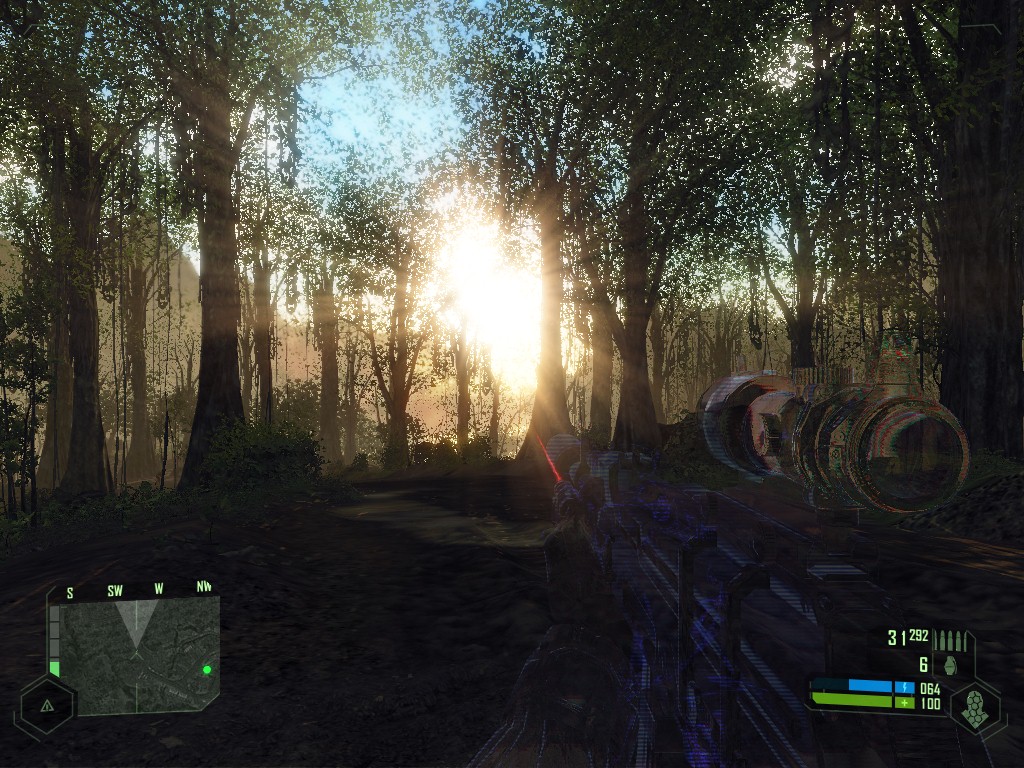Click the warning triangle hexagon icon
The height and width of the screenshot is (768, 1024).
click(46, 705)
